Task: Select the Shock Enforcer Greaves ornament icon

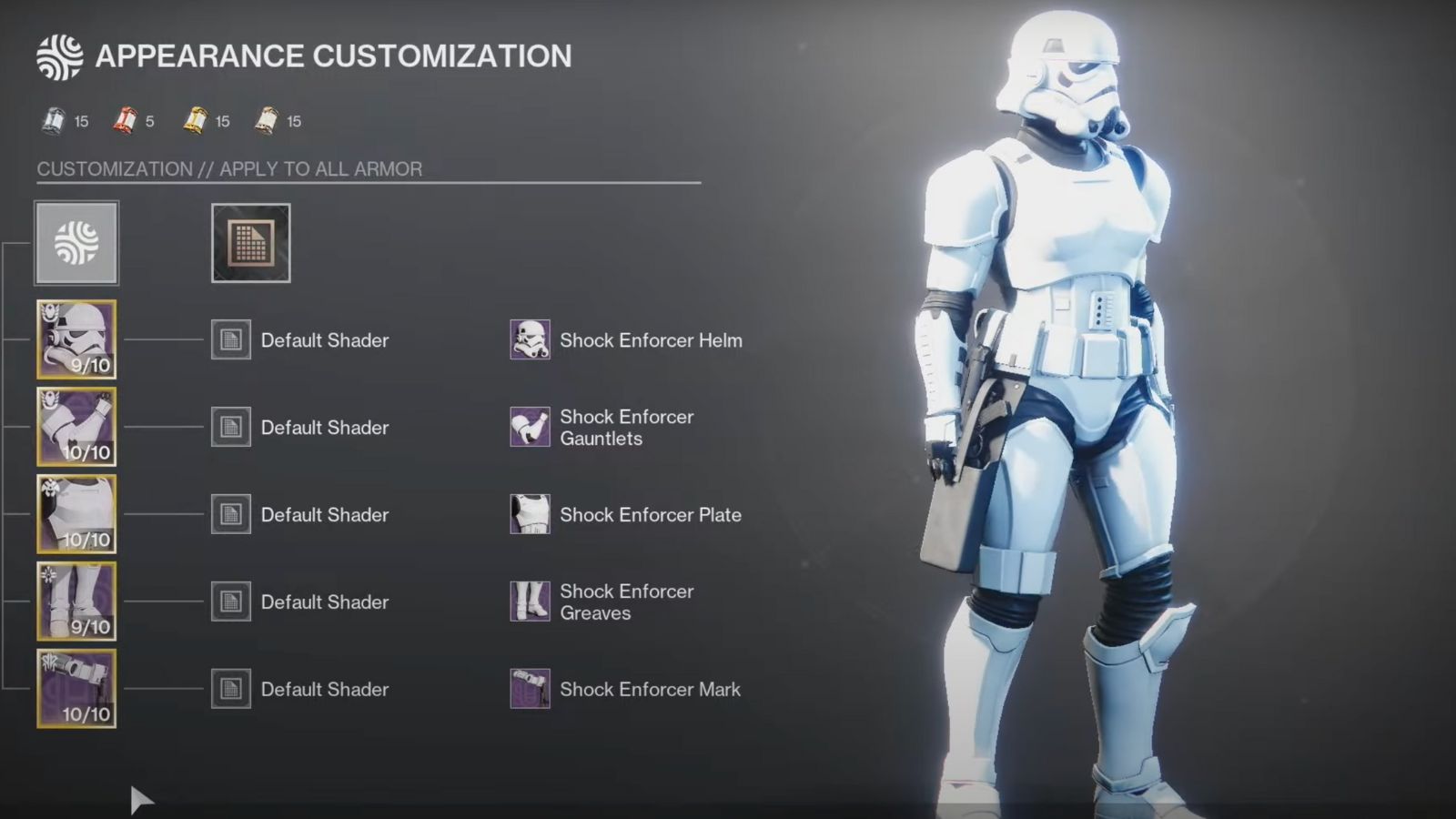Action: [x=530, y=602]
